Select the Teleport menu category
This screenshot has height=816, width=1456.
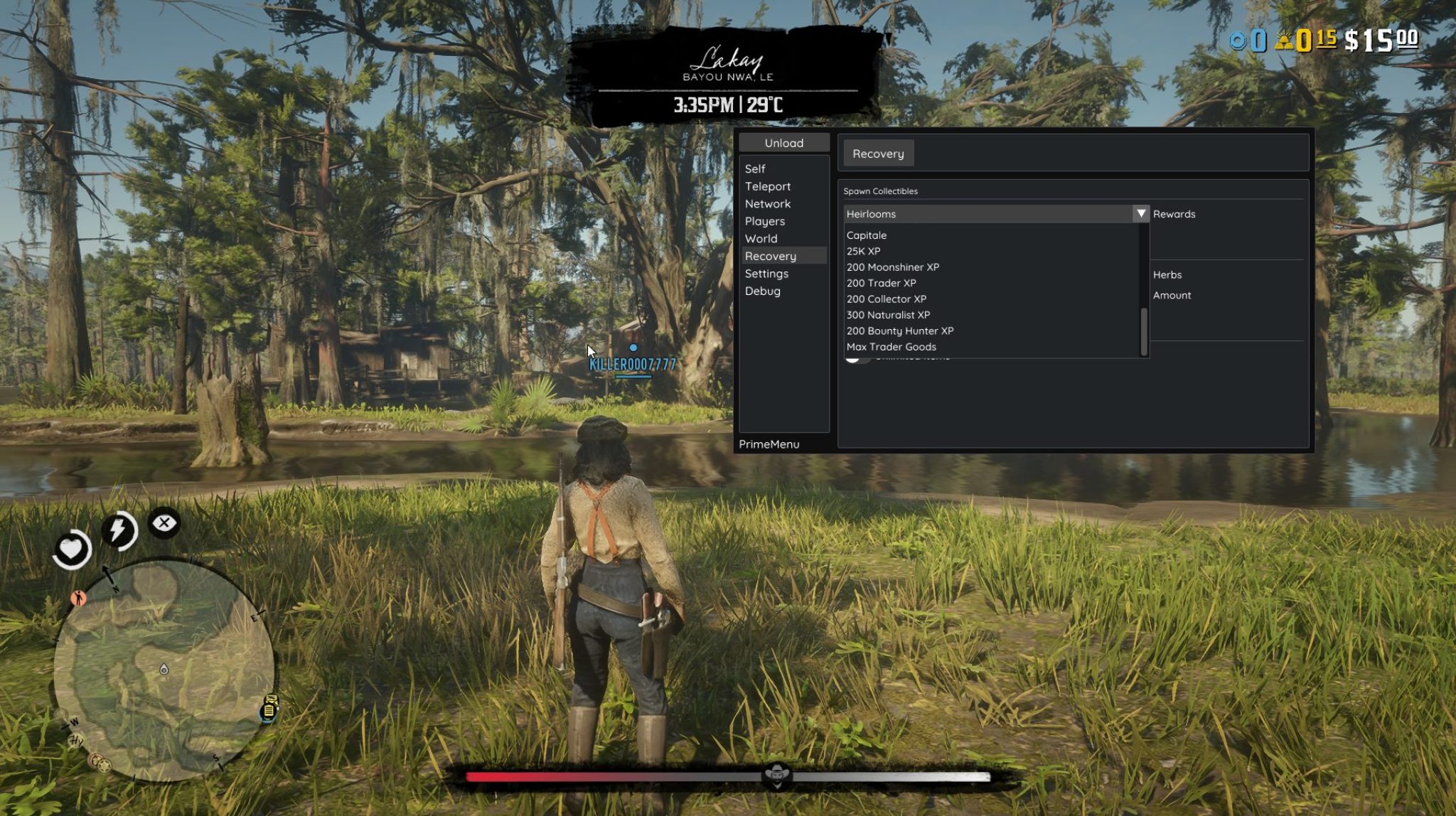point(768,186)
